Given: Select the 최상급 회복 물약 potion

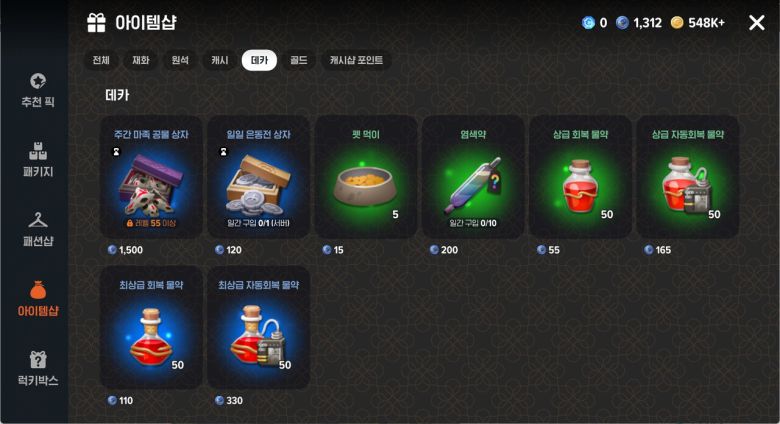Looking at the screenshot, I should [153, 328].
